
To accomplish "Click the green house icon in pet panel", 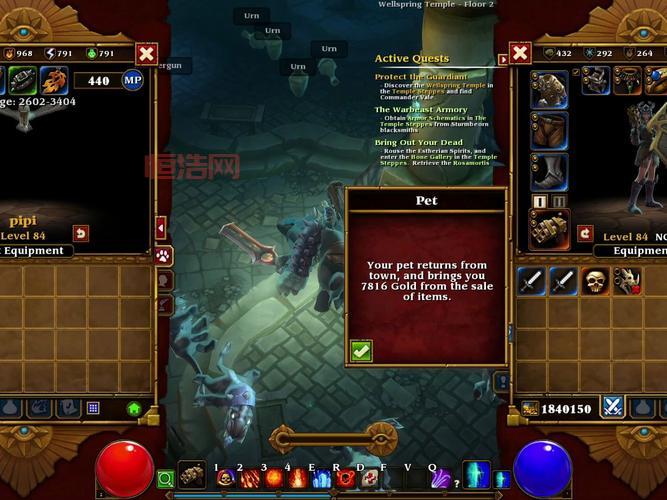I will click(x=134, y=408).
